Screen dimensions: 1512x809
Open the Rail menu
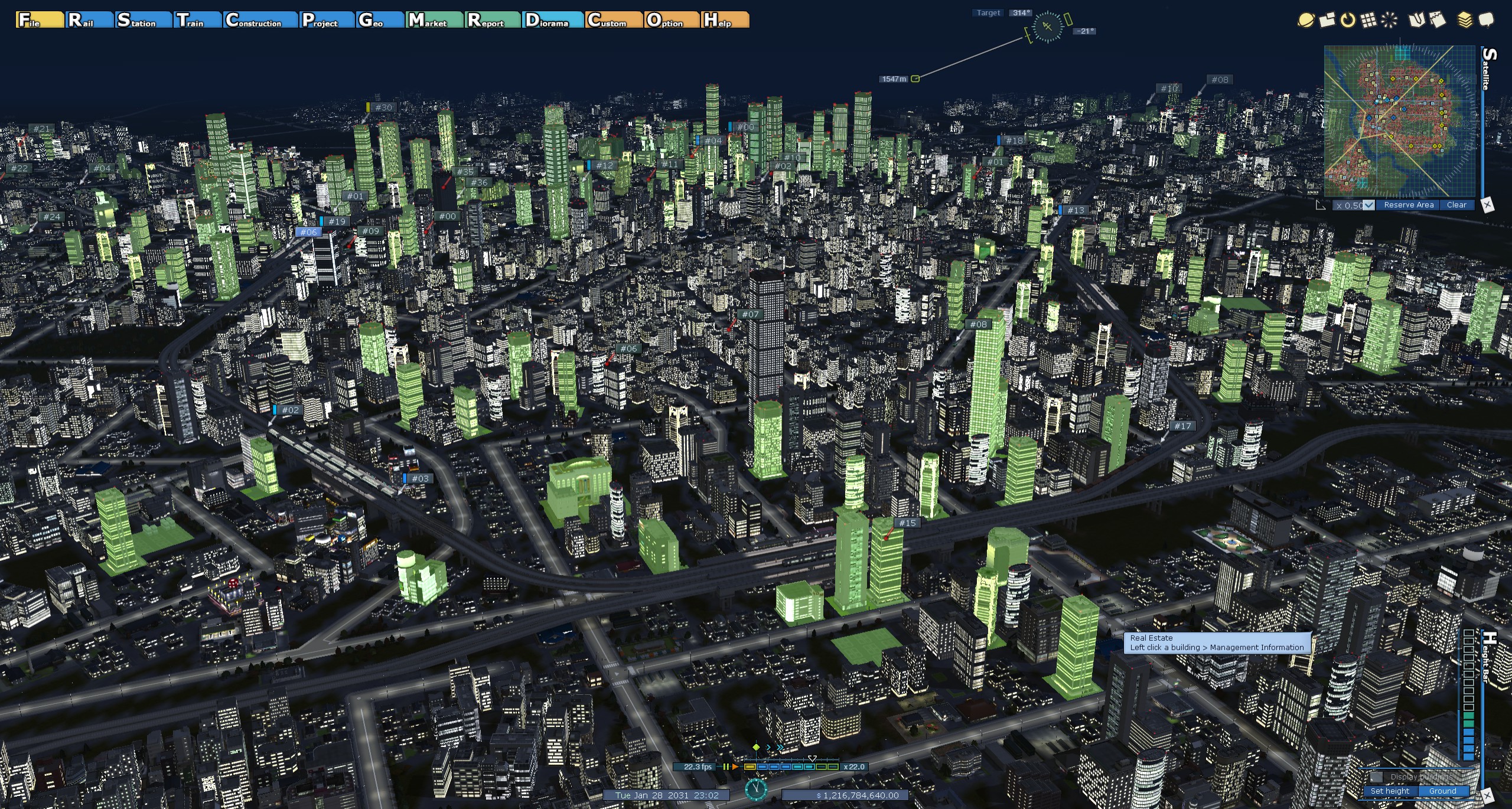89,20
